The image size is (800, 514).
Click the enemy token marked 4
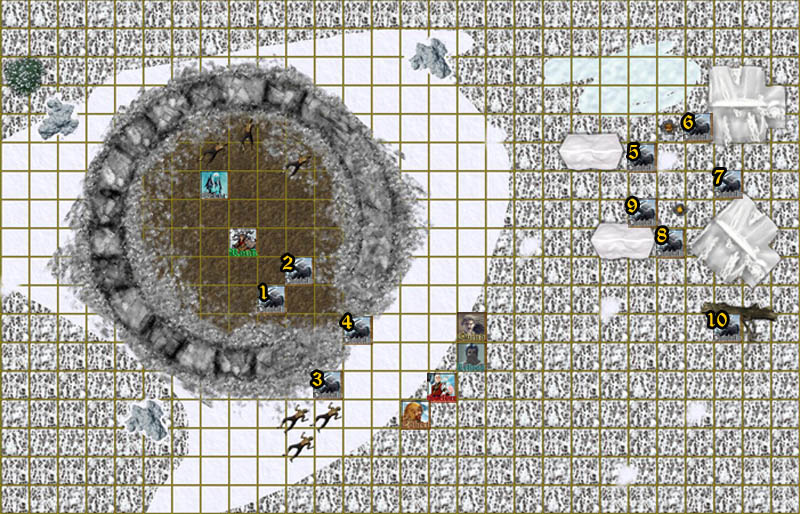tap(357, 328)
